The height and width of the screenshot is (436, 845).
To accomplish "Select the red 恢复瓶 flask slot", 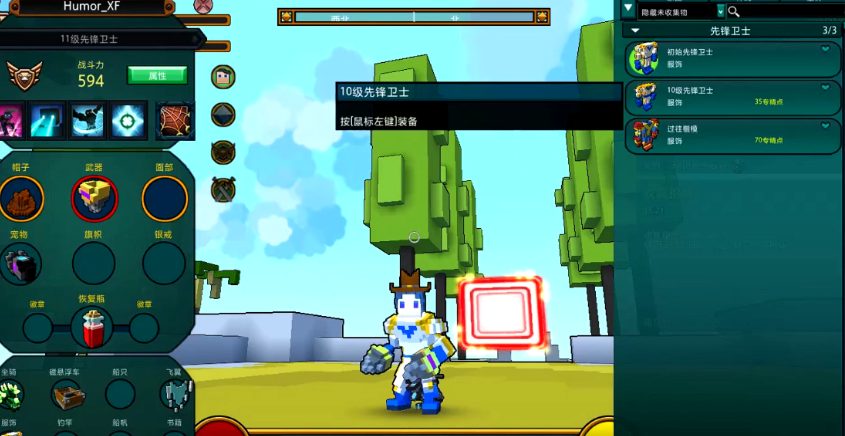I will click(x=91, y=328).
